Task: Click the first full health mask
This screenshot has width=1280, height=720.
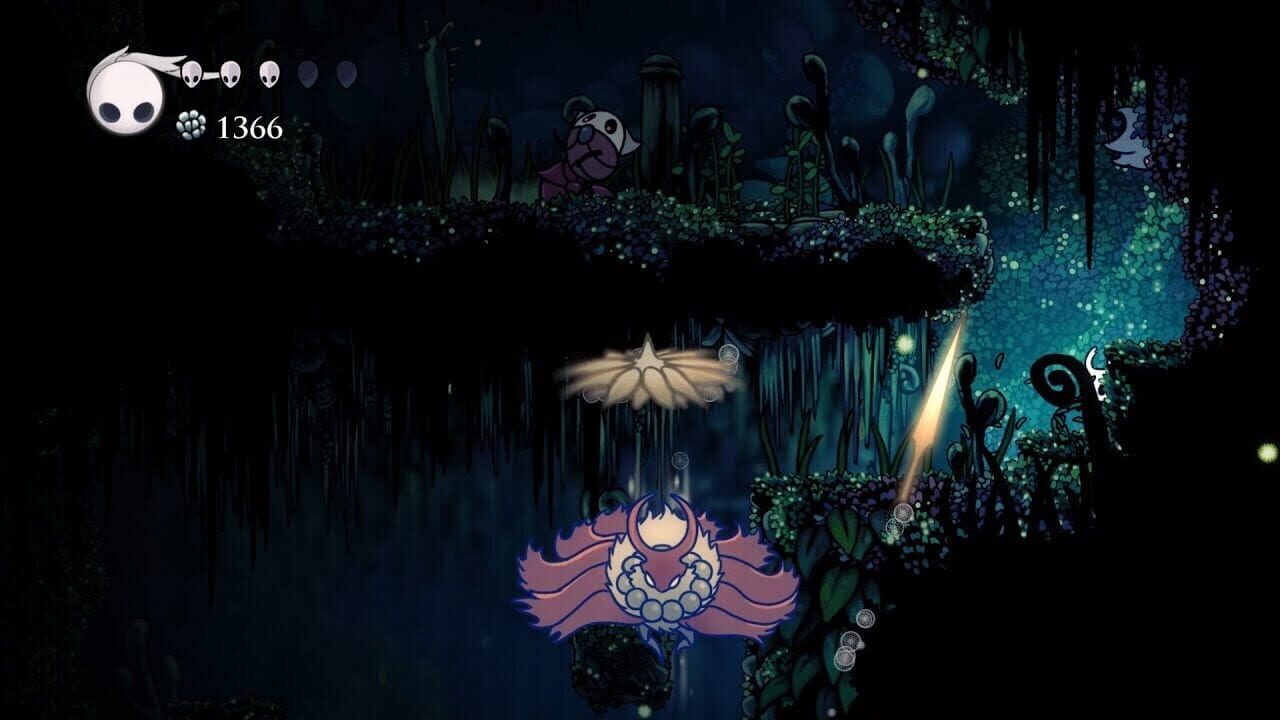Action: tap(191, 74)
